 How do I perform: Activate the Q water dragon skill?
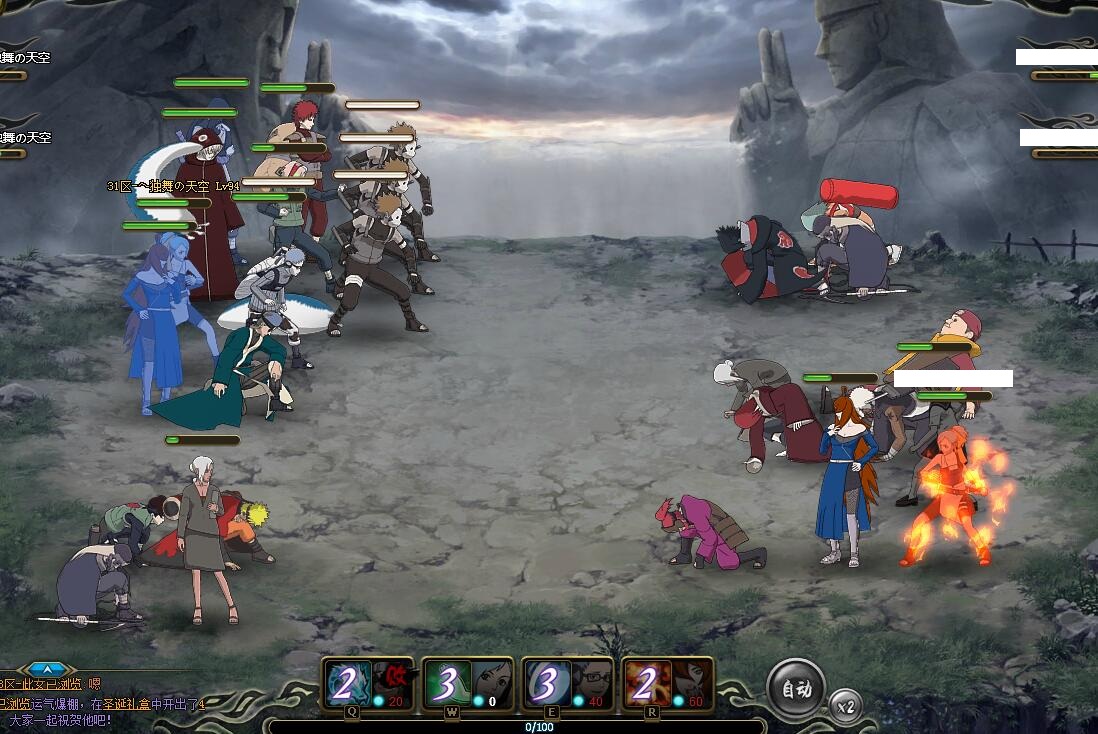pos(368,685)
